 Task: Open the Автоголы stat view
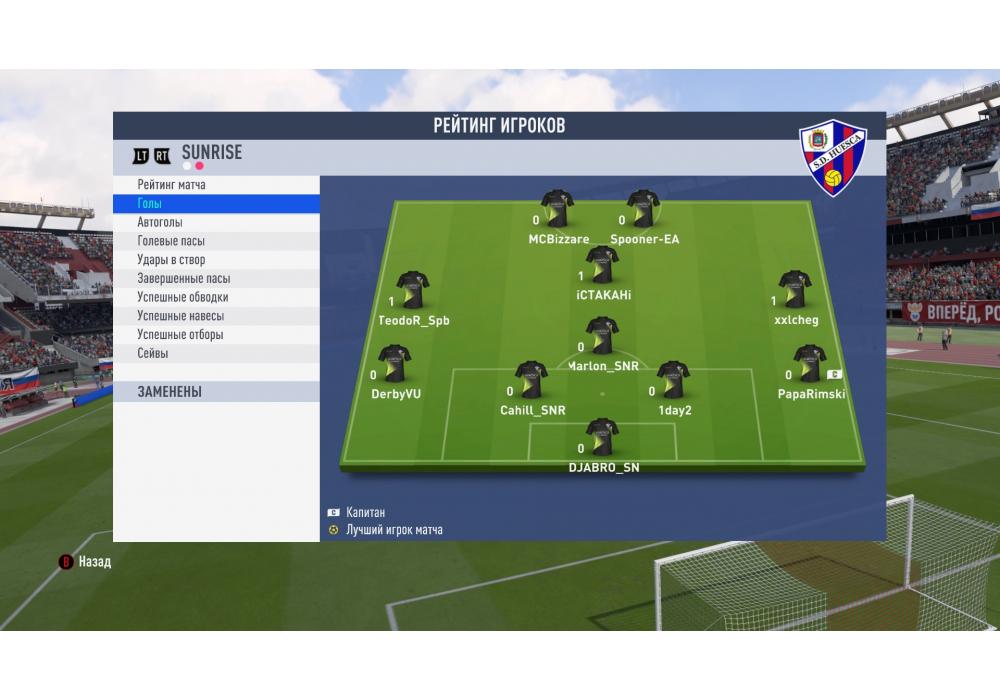pos(160,222)
